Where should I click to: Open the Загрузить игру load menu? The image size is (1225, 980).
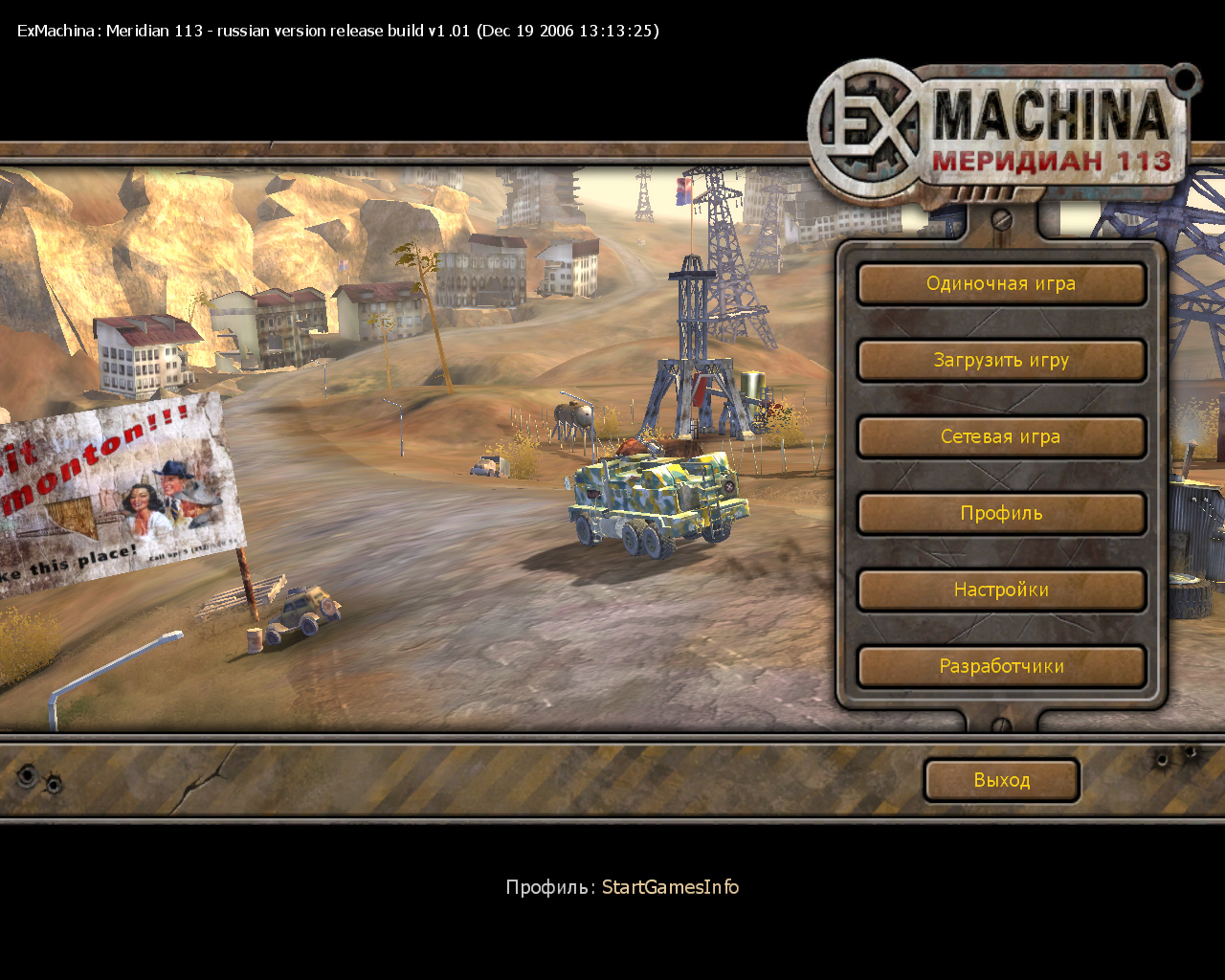coord(1001,361)
